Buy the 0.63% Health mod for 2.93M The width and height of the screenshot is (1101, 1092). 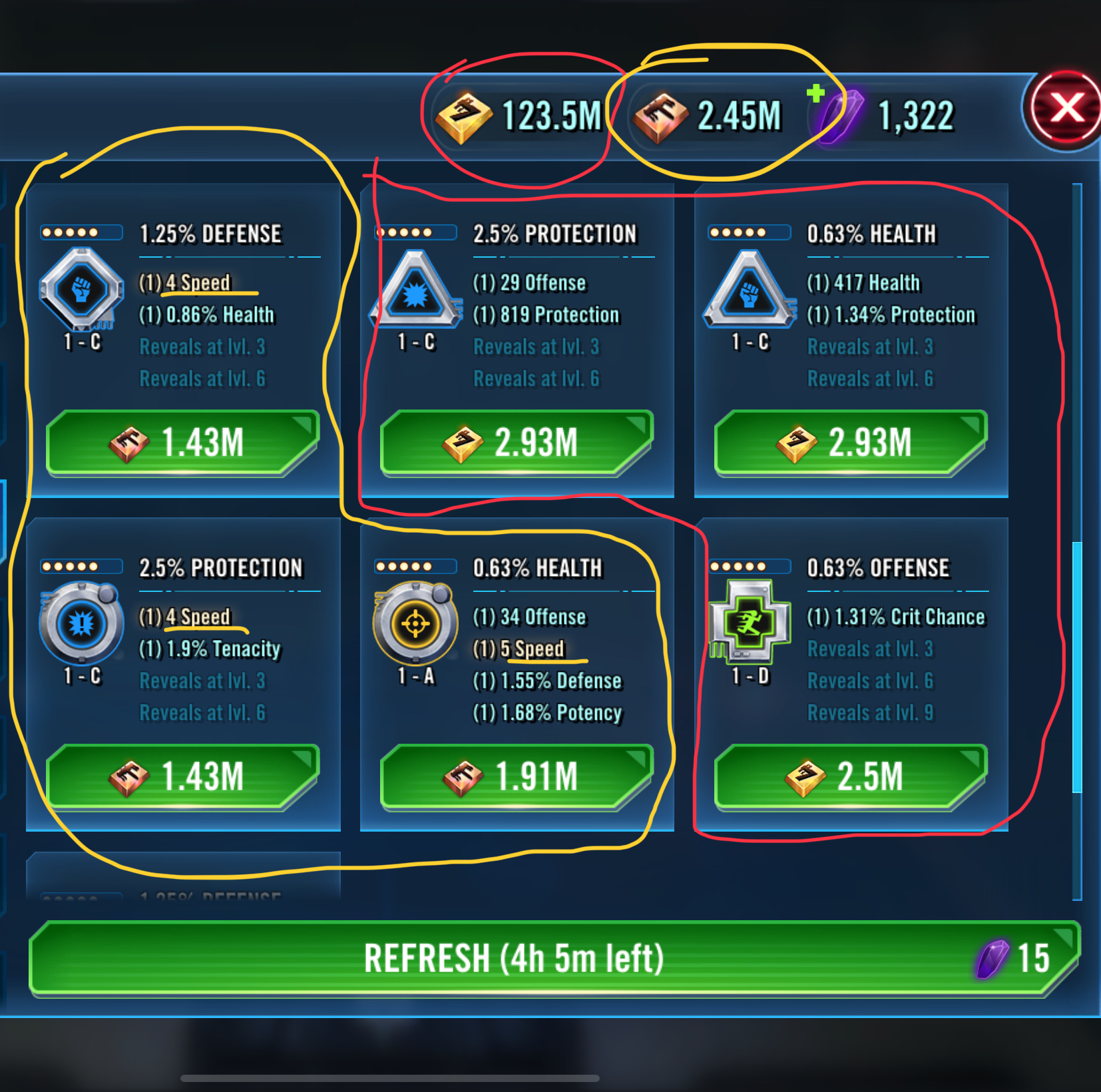[x=851, y=443]
